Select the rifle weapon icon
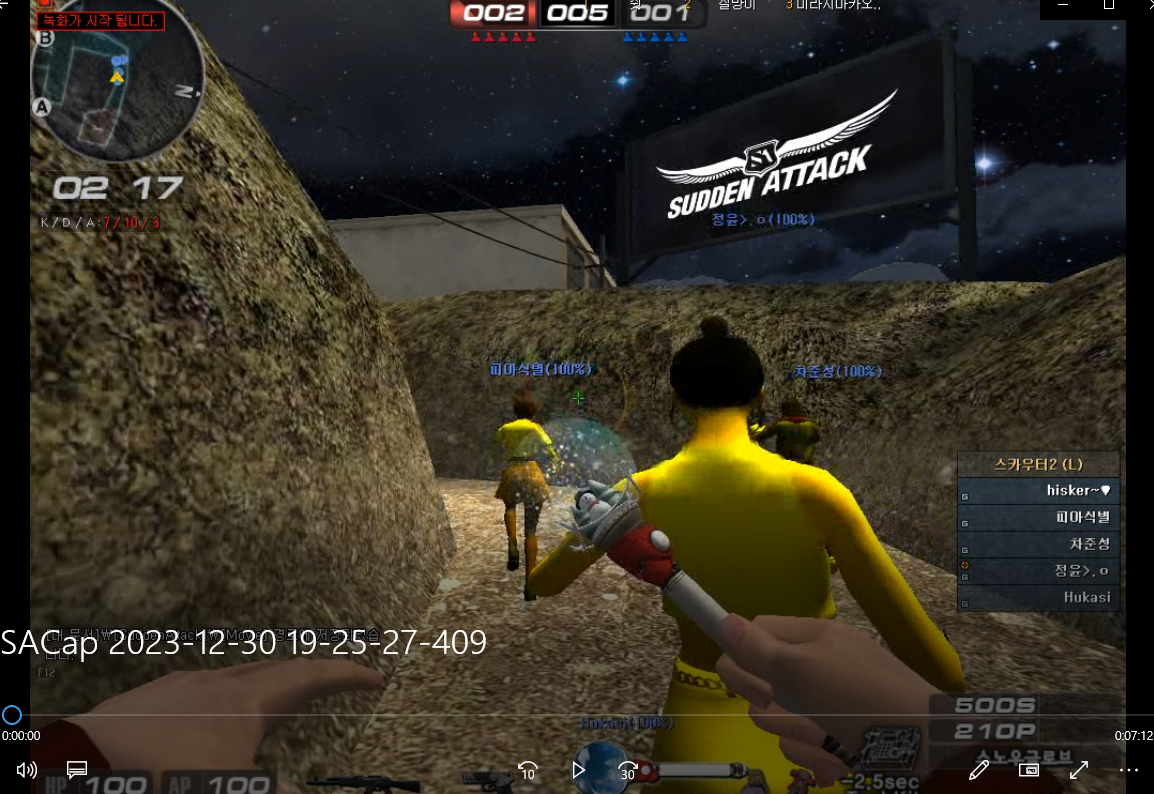1154x794 pixels. 349,782
